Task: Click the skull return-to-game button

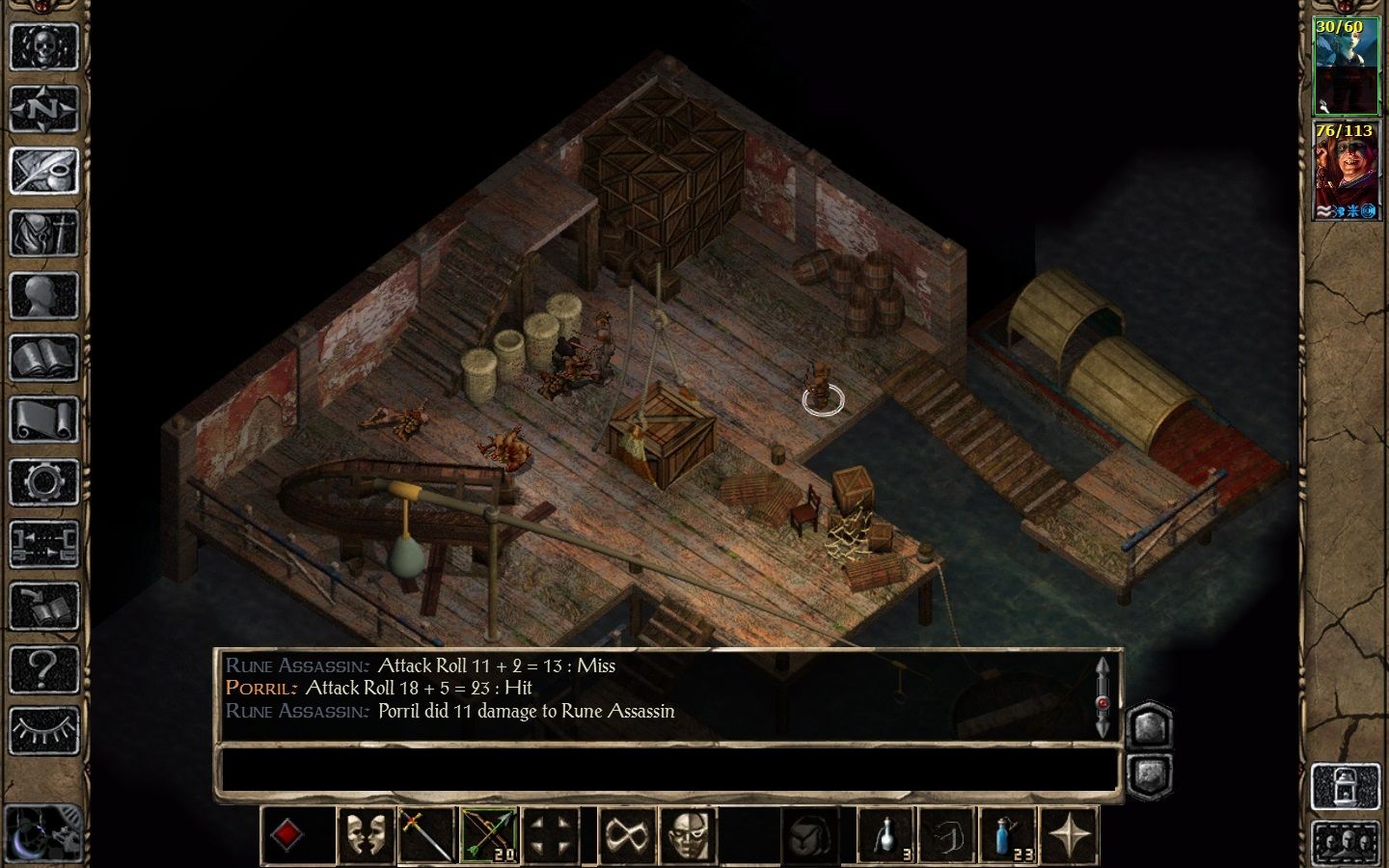Action: click(x=43, y=46)
